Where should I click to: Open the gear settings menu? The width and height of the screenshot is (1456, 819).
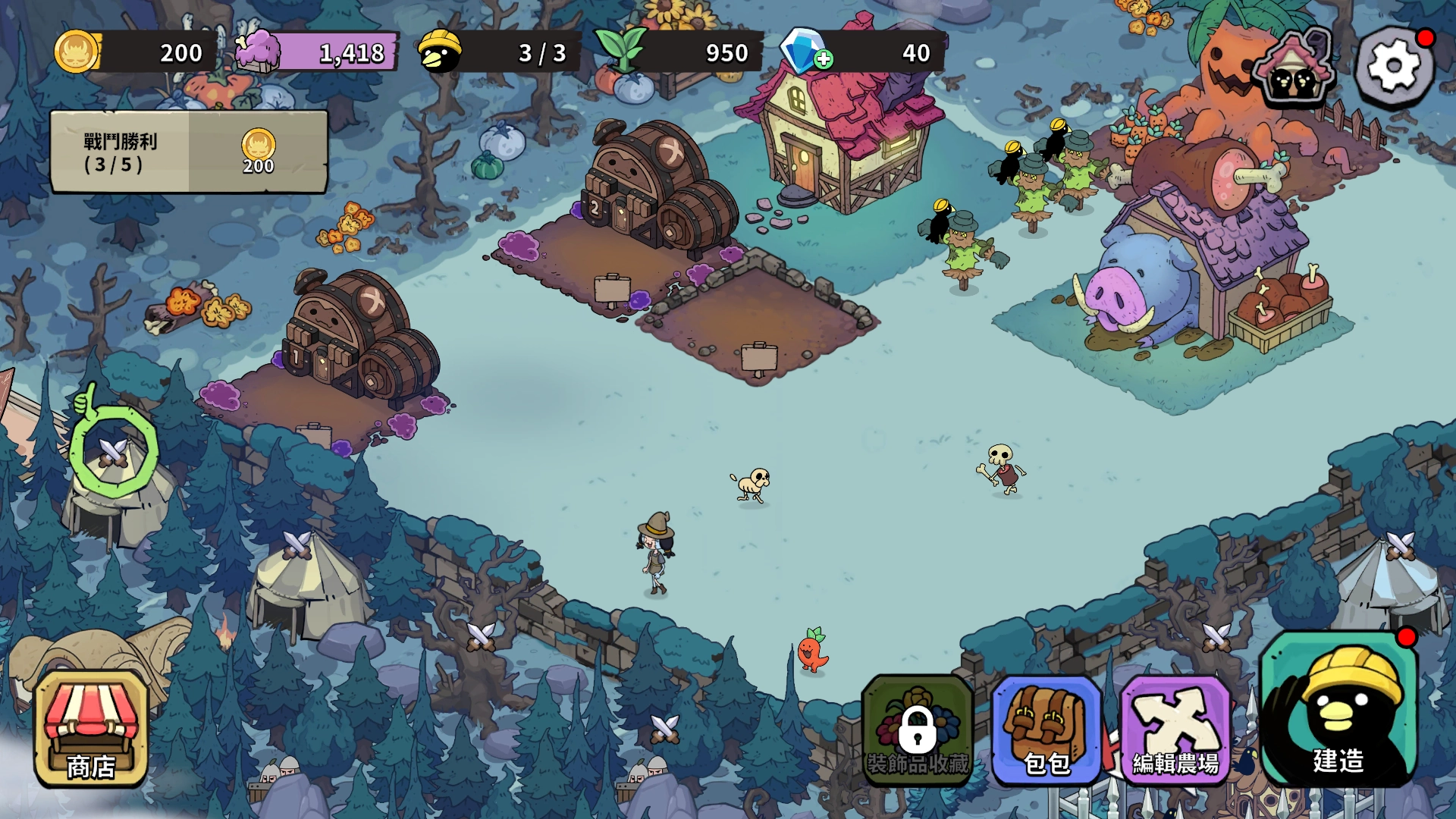pos(1394,66)
